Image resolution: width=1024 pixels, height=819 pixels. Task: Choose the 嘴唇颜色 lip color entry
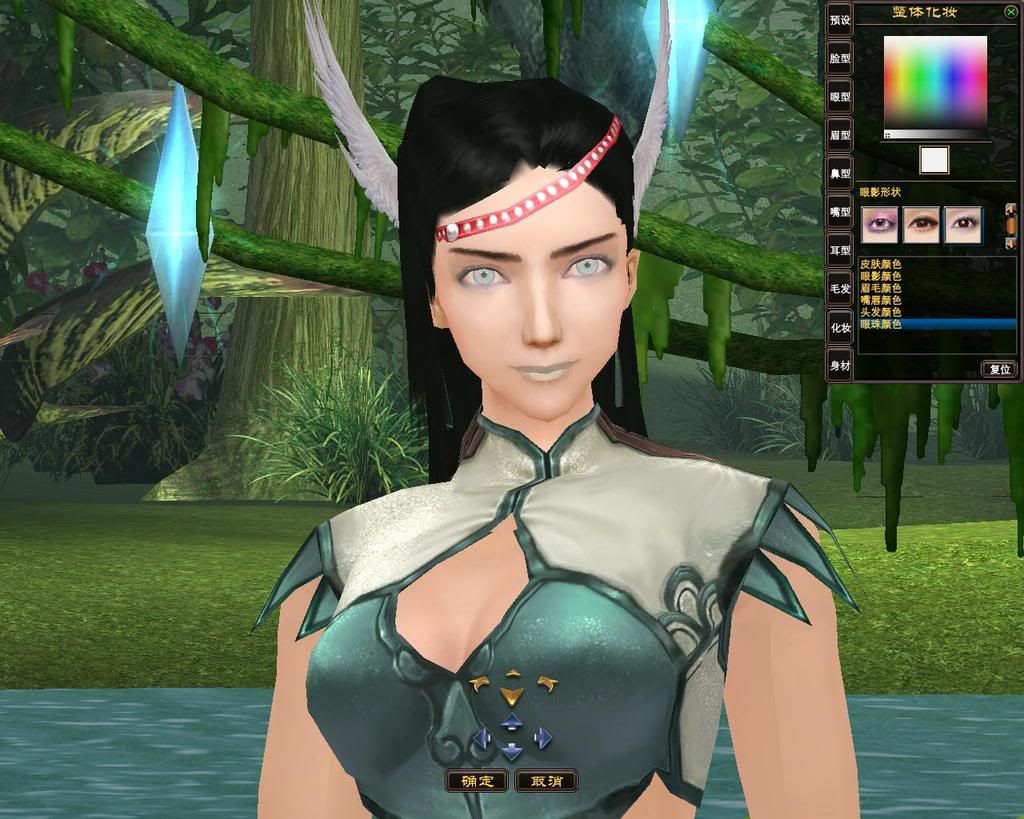click(x=881, y=300)
